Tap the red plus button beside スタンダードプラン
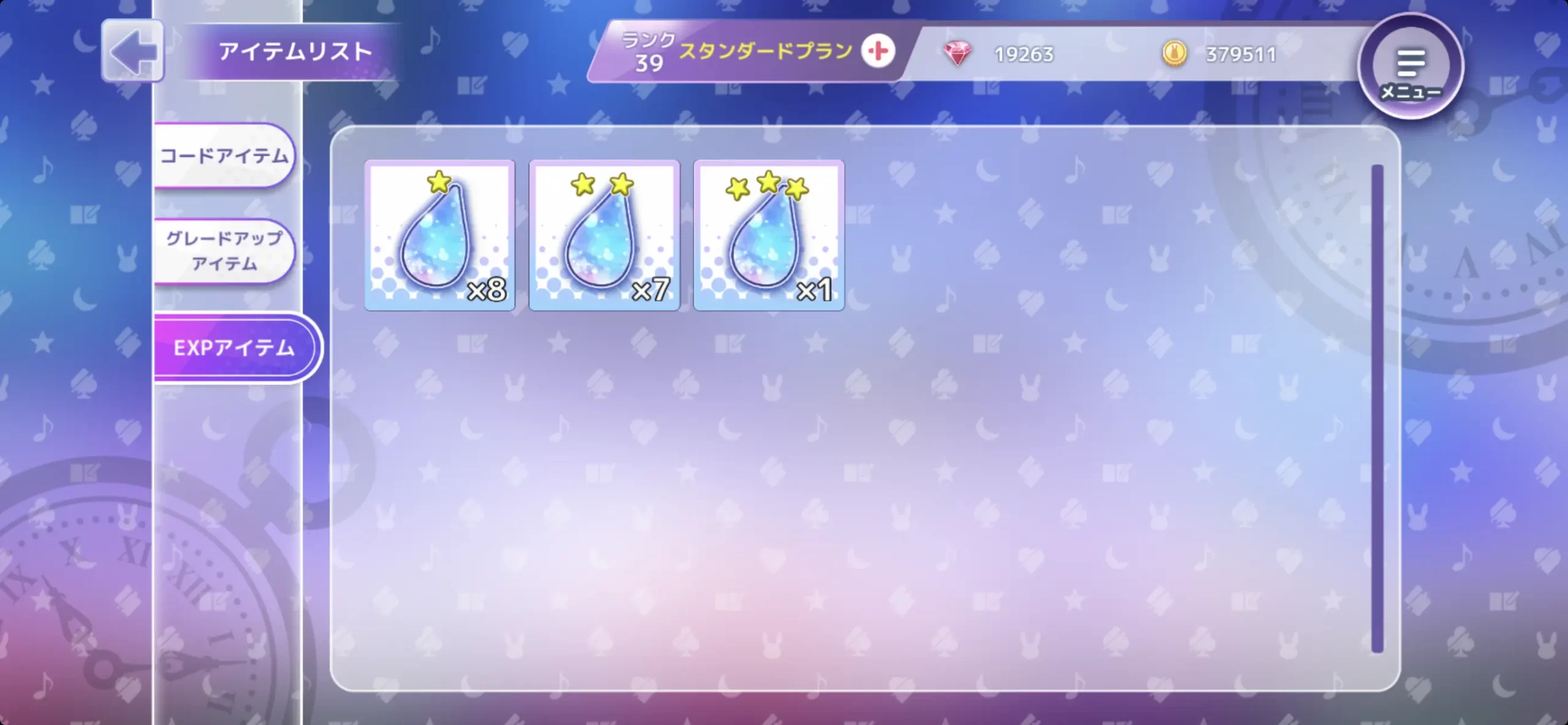The width and height of the screenshot is (1568, 725). point(878,51)
